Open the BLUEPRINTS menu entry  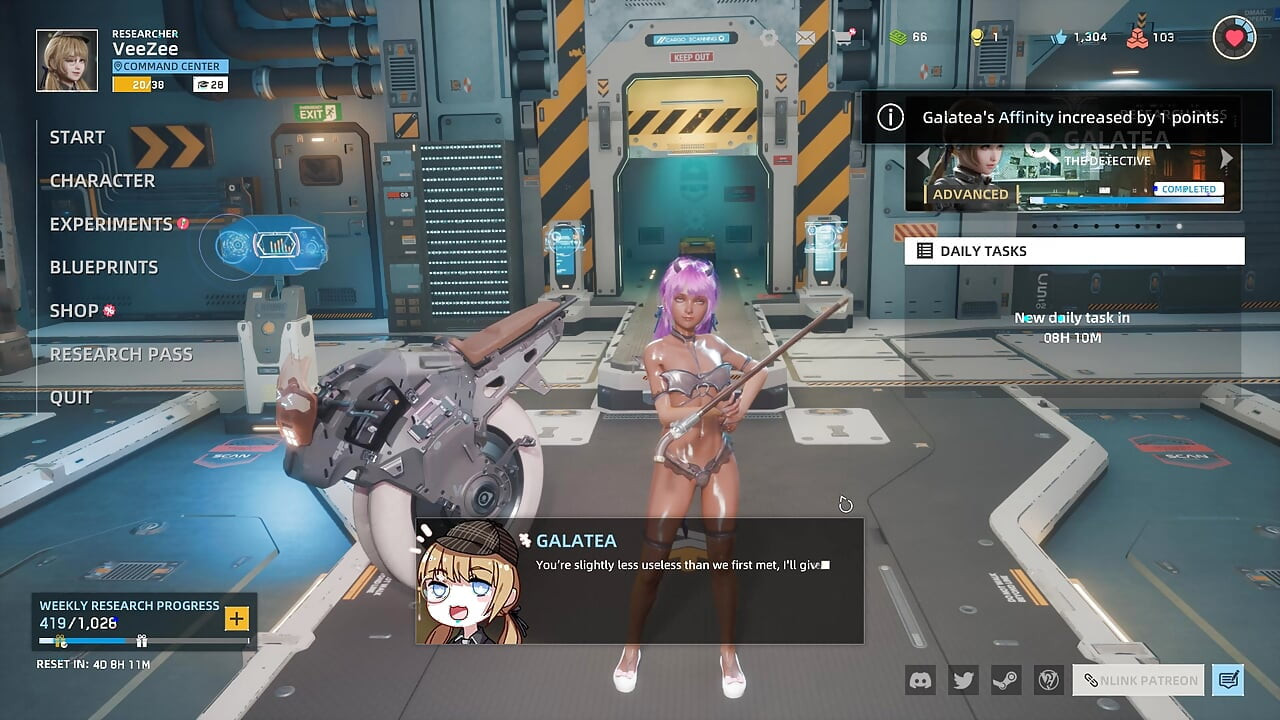pos(104,267)
